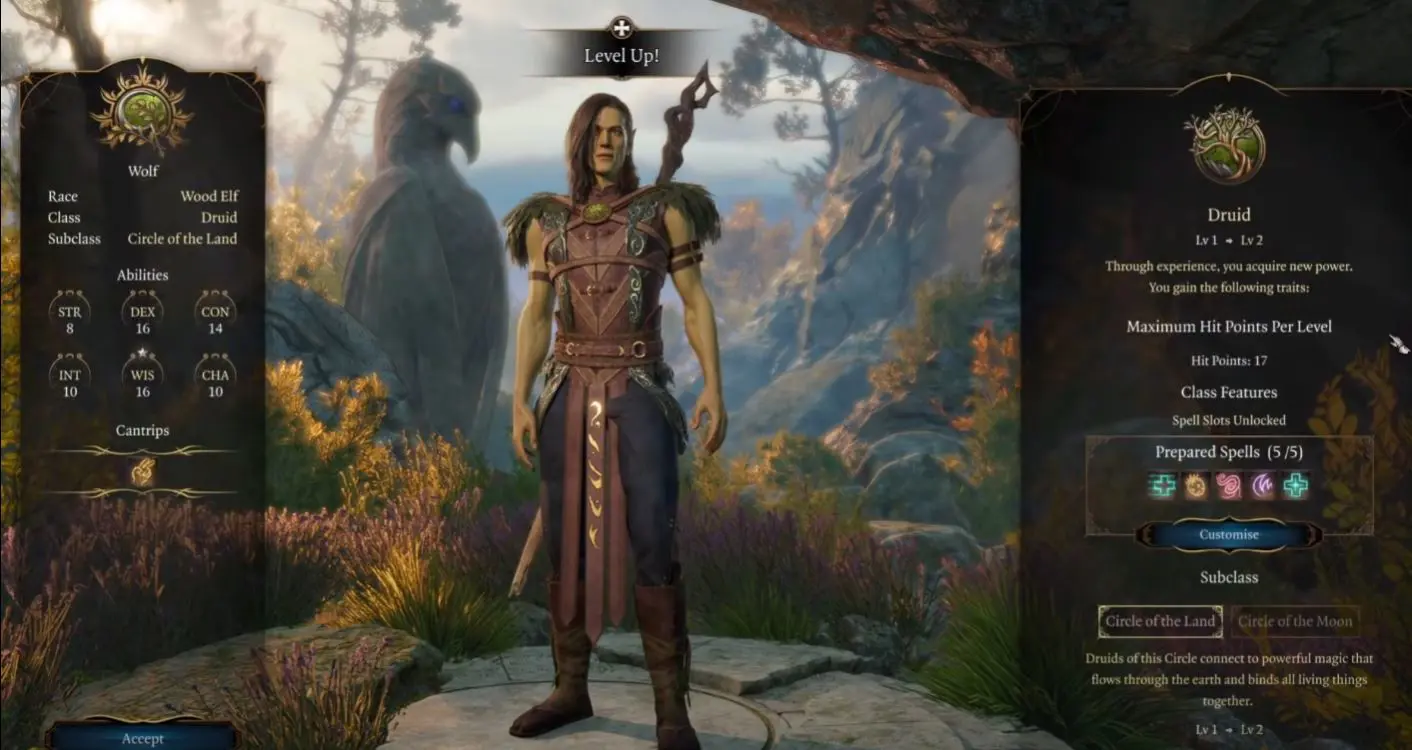Select the Circle of the Land subclass
Viewport: 1412px width, 750px height.
click(x=1160, y=621)
